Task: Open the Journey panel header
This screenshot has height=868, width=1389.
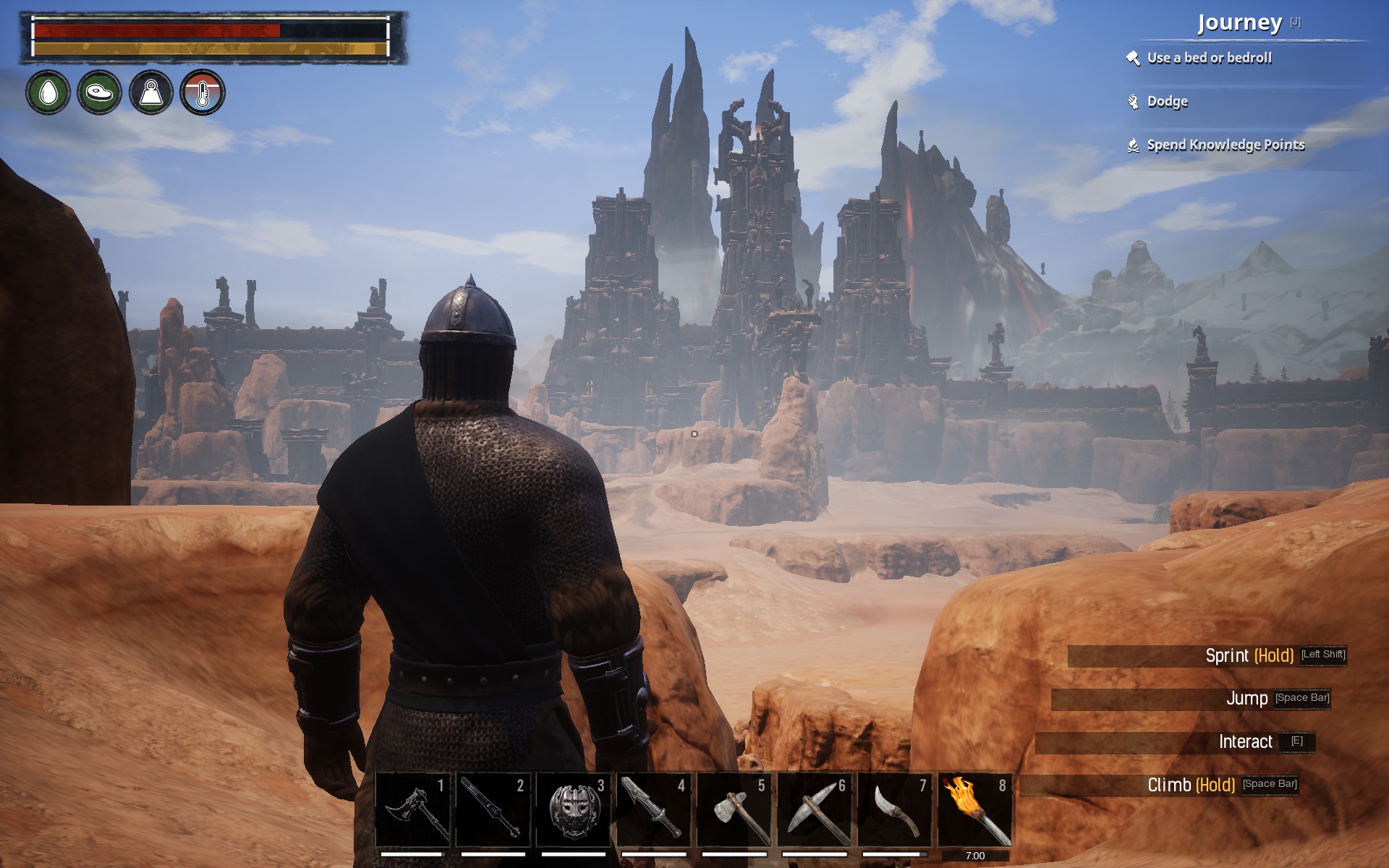Action: coord(1239,23)
